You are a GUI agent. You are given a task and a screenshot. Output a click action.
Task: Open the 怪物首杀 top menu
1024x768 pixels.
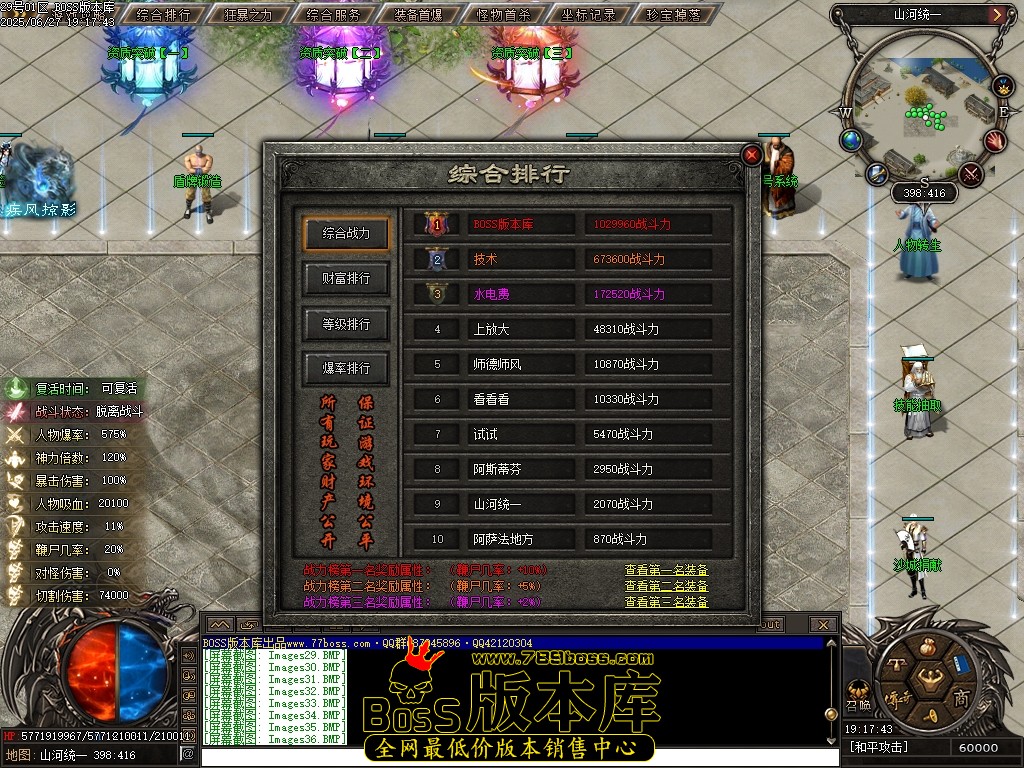[504, 15]
